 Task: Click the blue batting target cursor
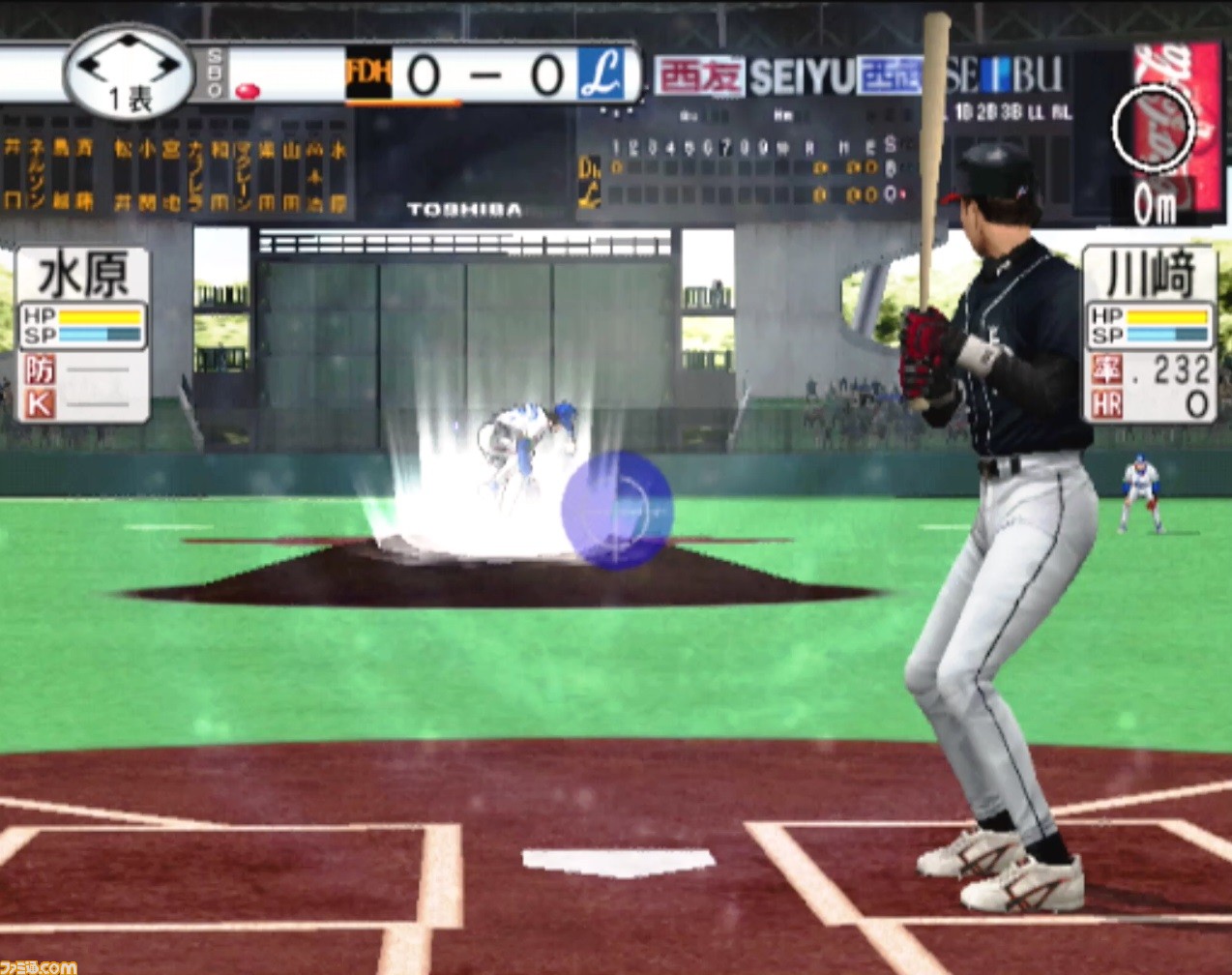click(x=617, y=510)
